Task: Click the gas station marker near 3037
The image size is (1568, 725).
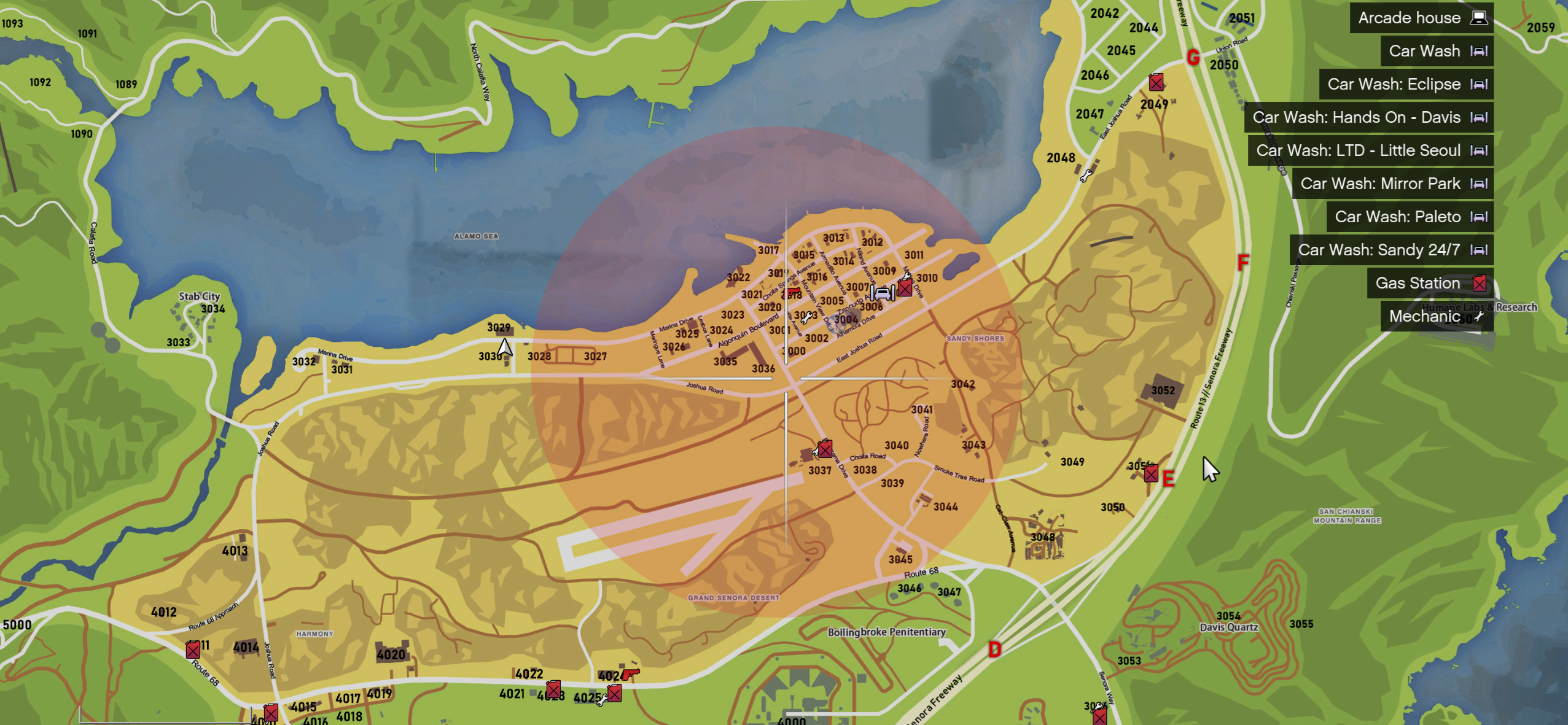Action: 825,449
